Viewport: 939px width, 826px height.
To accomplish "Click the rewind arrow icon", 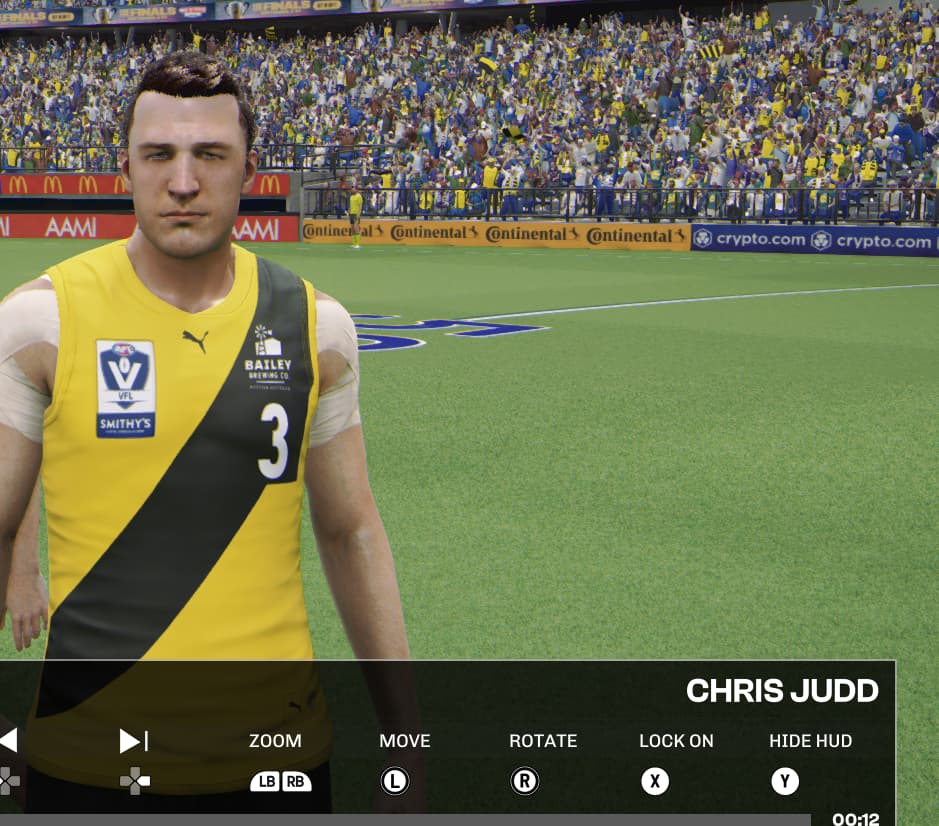I will [8, 741].
